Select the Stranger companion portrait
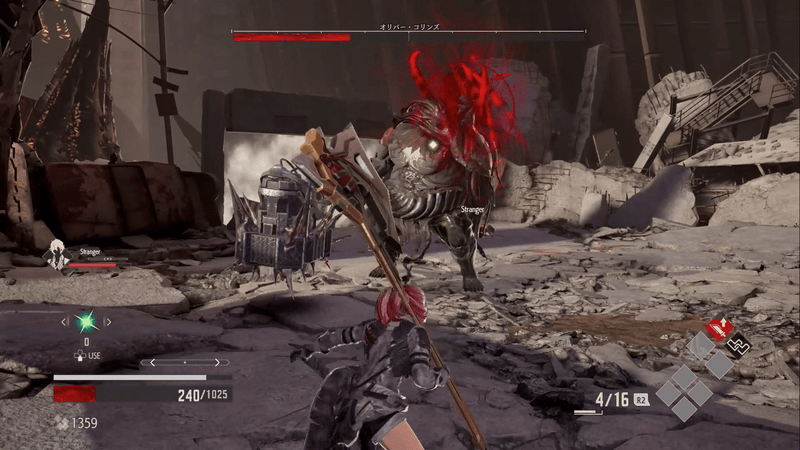 (57, 255)
